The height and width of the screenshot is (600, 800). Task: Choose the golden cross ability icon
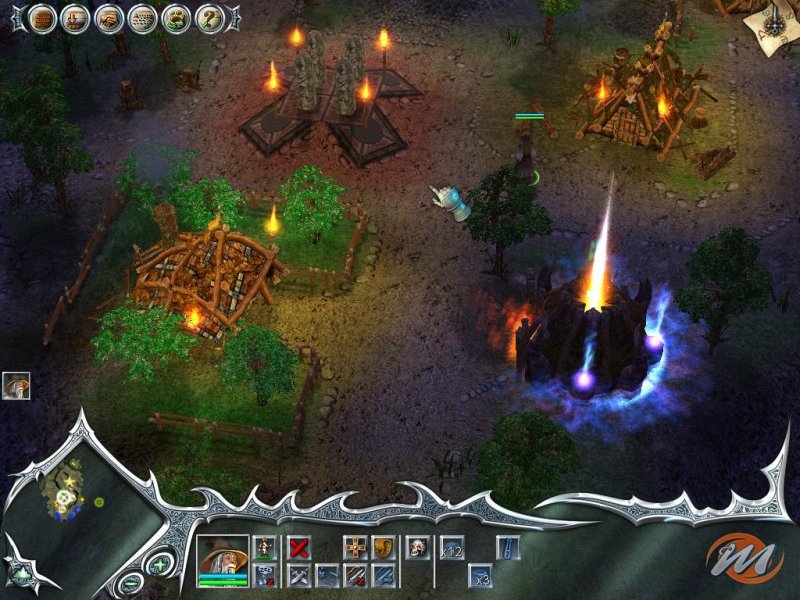tap(355, 547)
